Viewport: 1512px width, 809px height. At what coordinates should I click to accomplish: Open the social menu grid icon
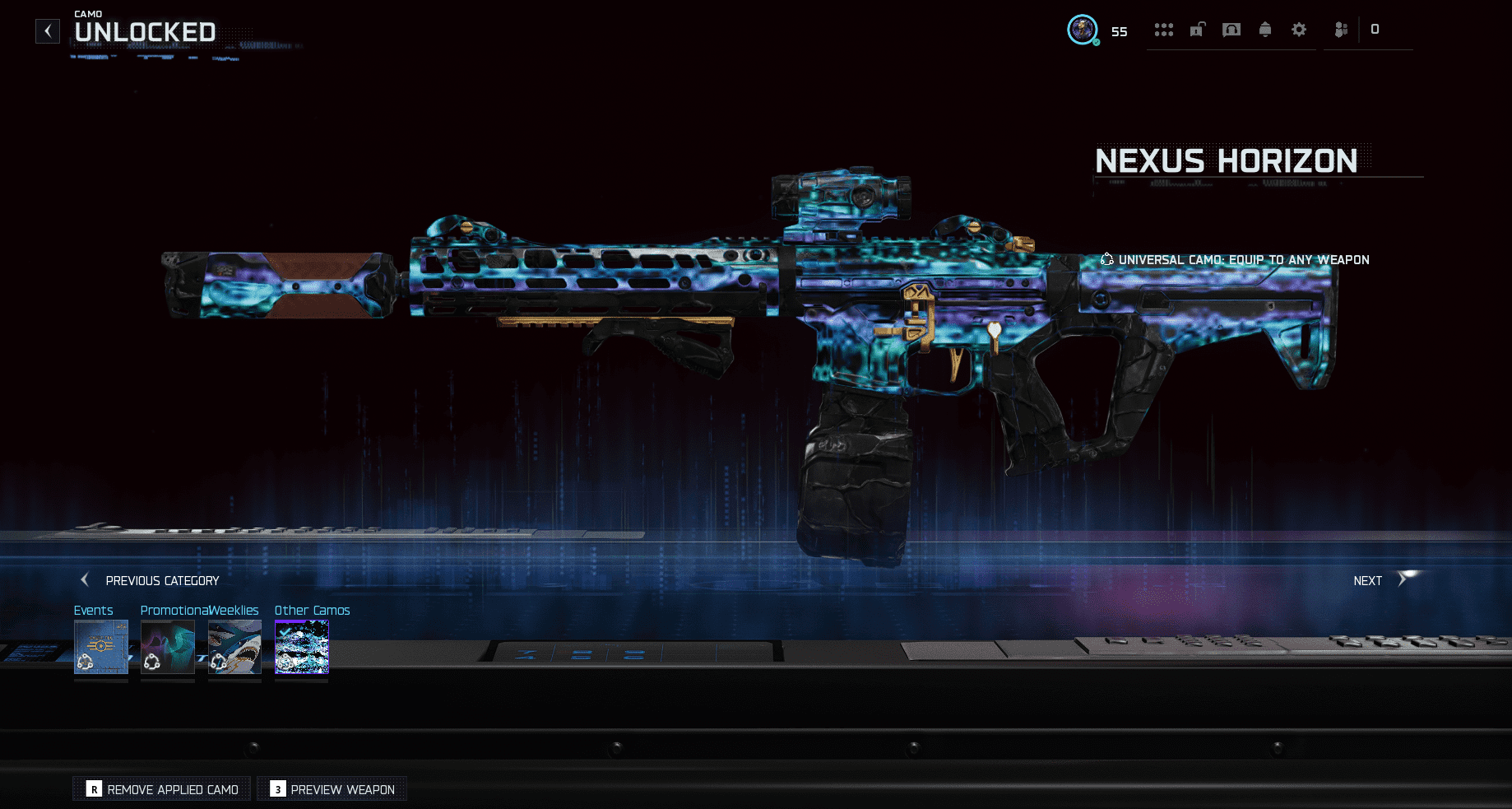[x=1164, y=30]
